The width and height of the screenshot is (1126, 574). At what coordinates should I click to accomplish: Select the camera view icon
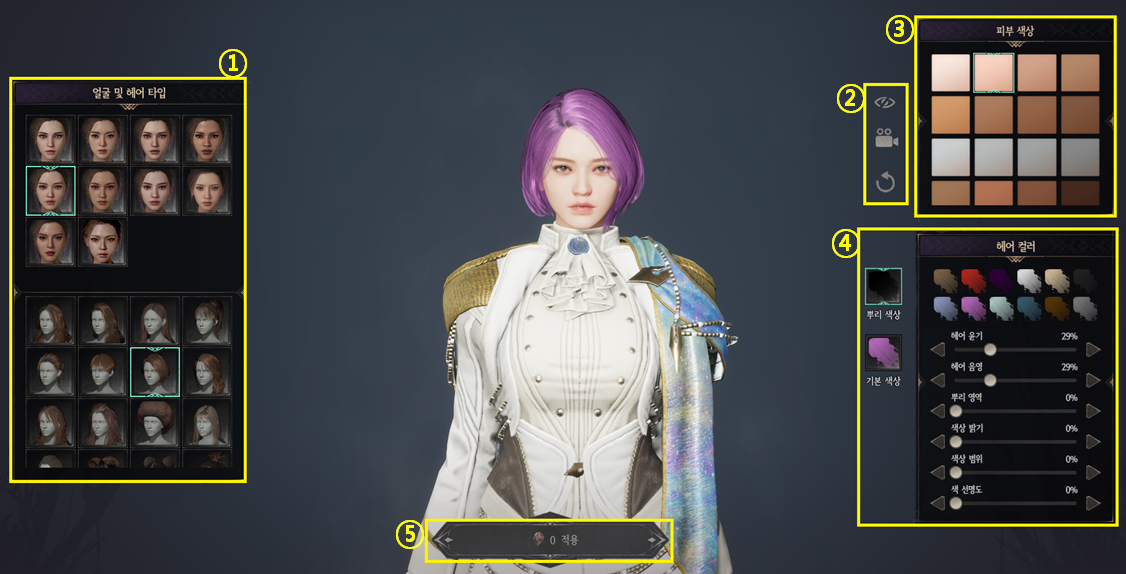tap(885, 141)
